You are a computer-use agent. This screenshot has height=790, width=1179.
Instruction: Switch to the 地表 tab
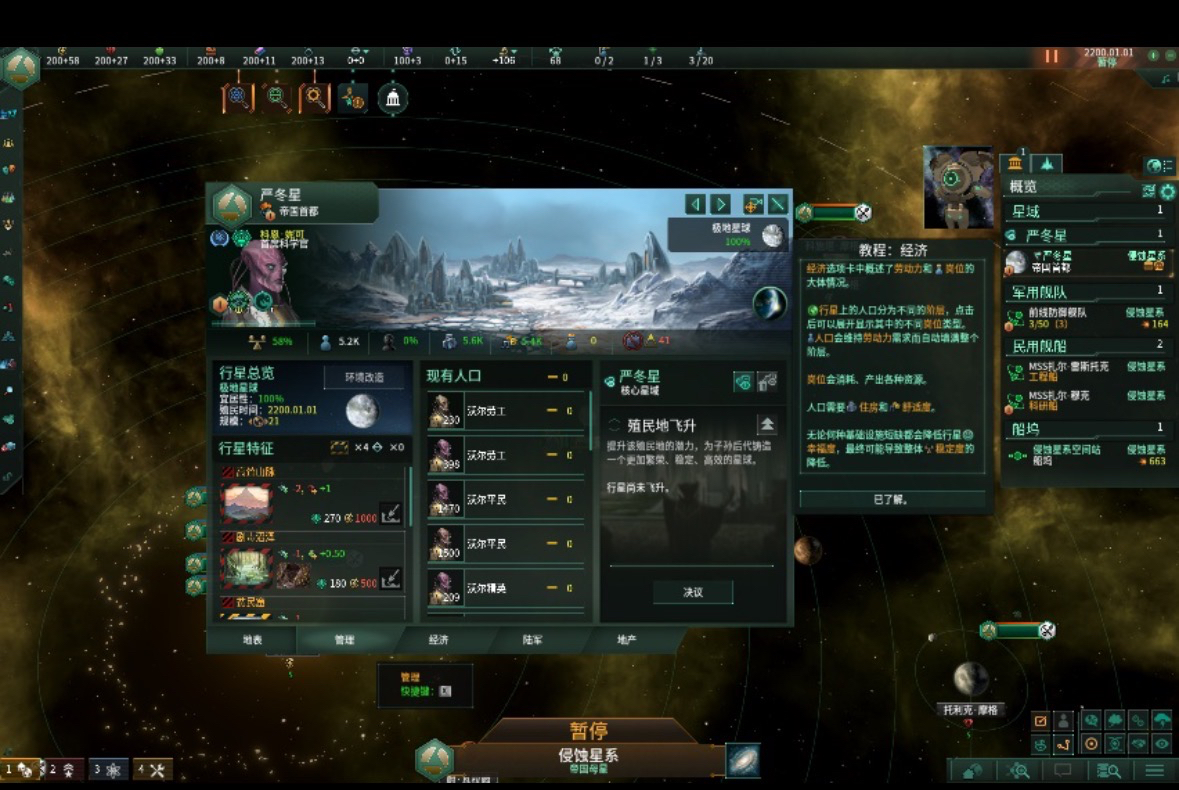252,640
